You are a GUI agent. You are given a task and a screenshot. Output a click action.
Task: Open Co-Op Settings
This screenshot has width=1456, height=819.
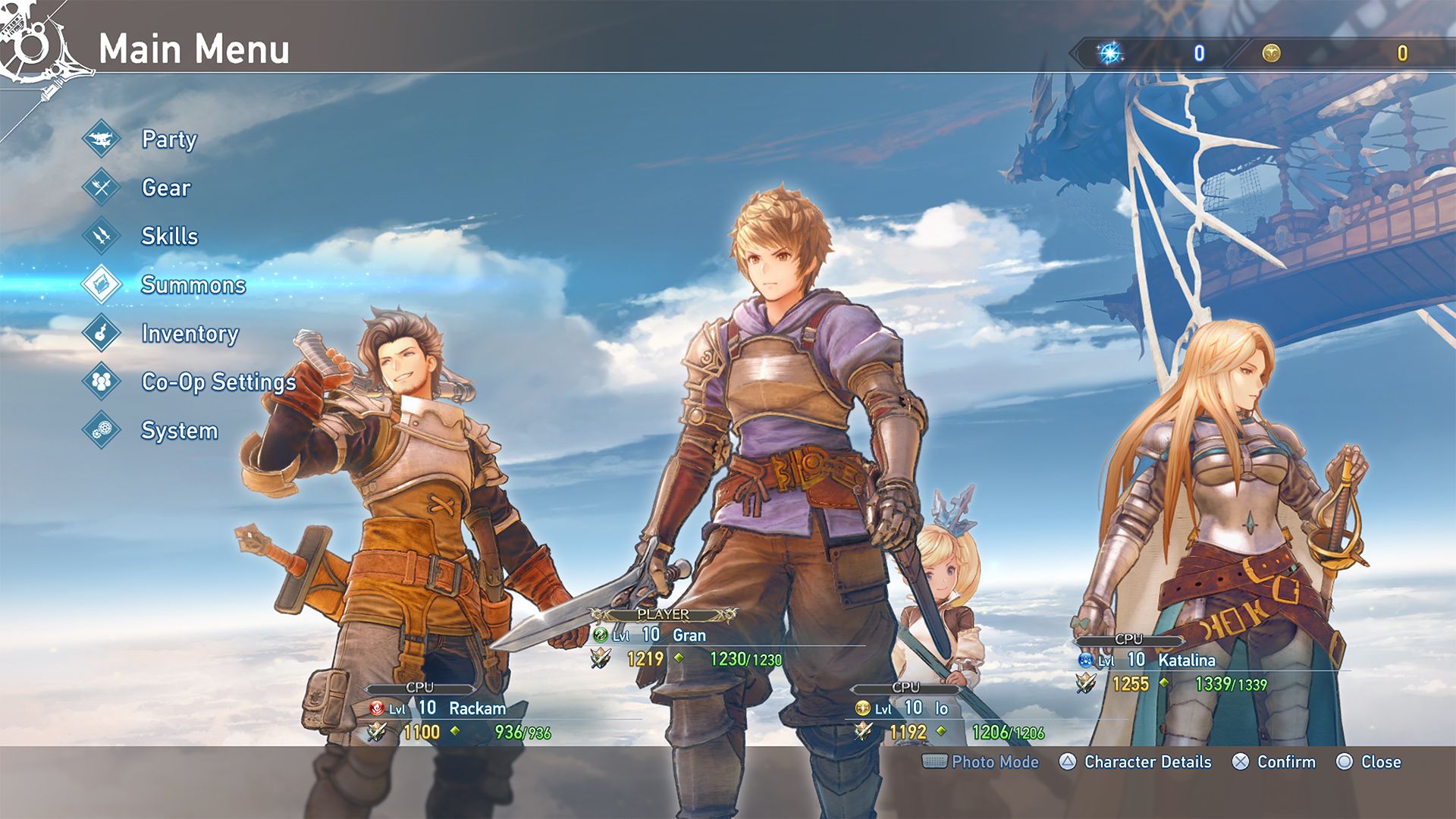pos(218,382)
